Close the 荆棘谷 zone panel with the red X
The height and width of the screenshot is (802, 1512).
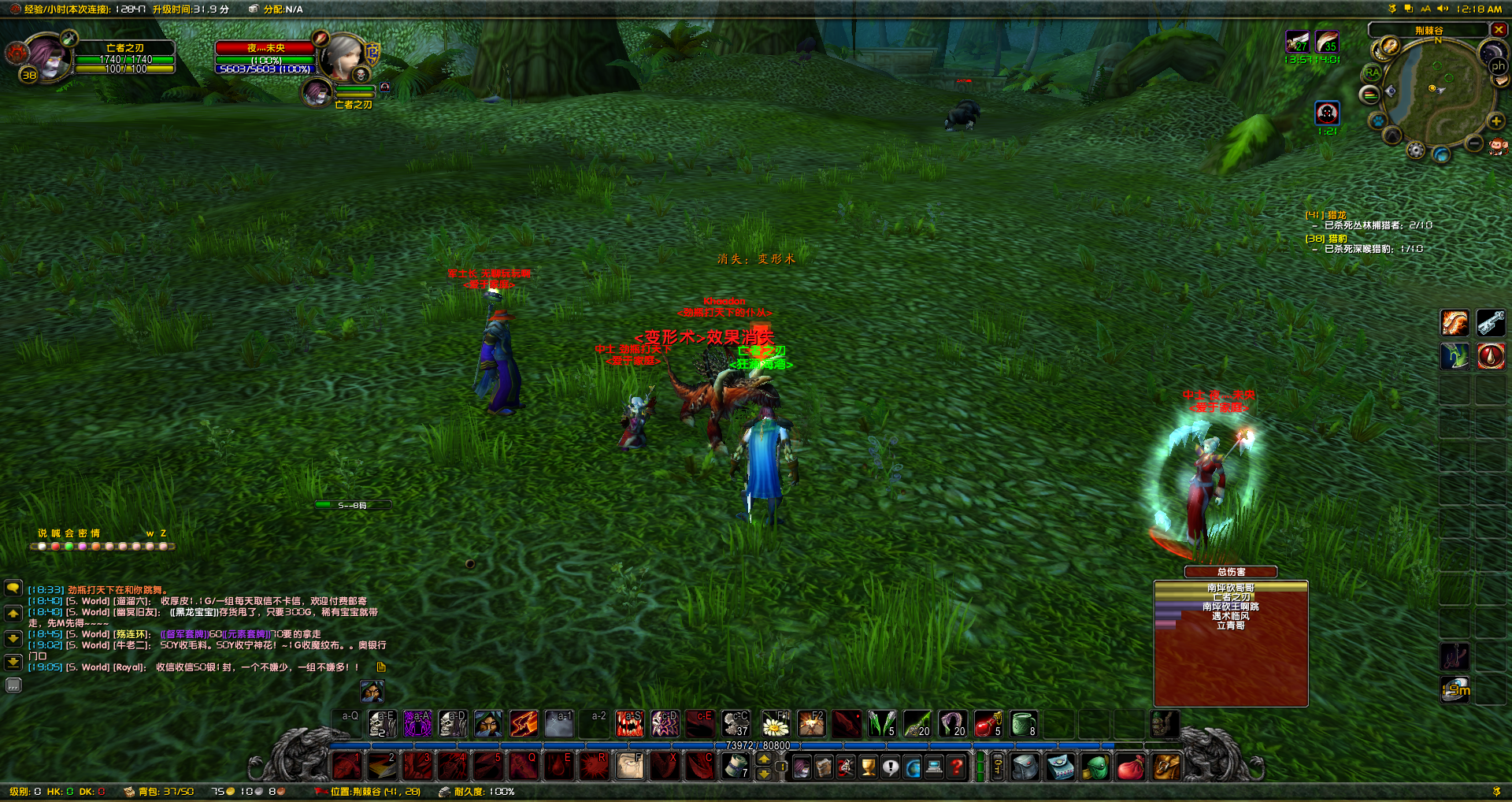pyautogui.click(x=1499, y=29)
